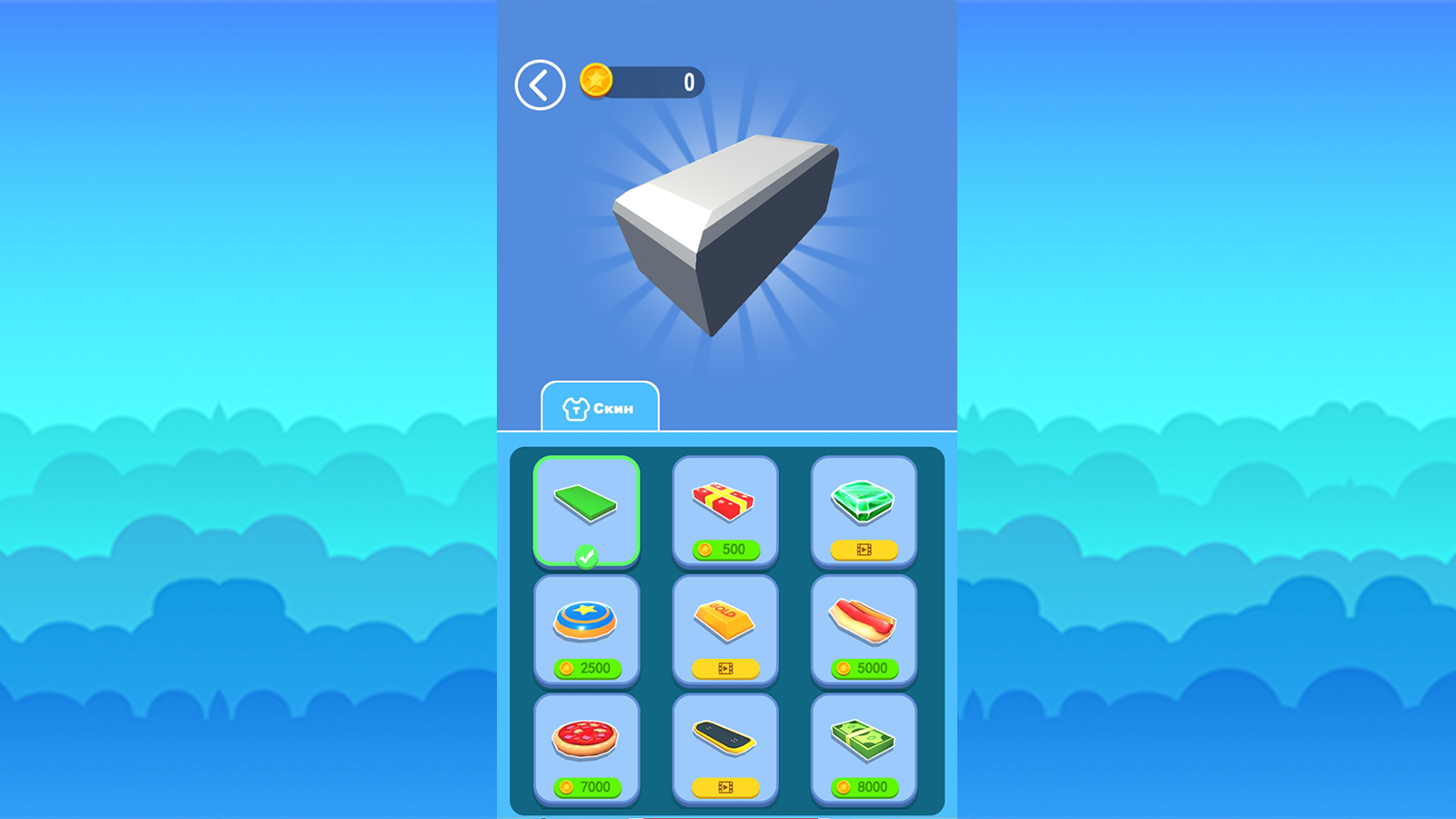Watch an ad to unlock the green gem
Image resolution: width=1456 pixels, height=819 pixels.
[864, 550]
